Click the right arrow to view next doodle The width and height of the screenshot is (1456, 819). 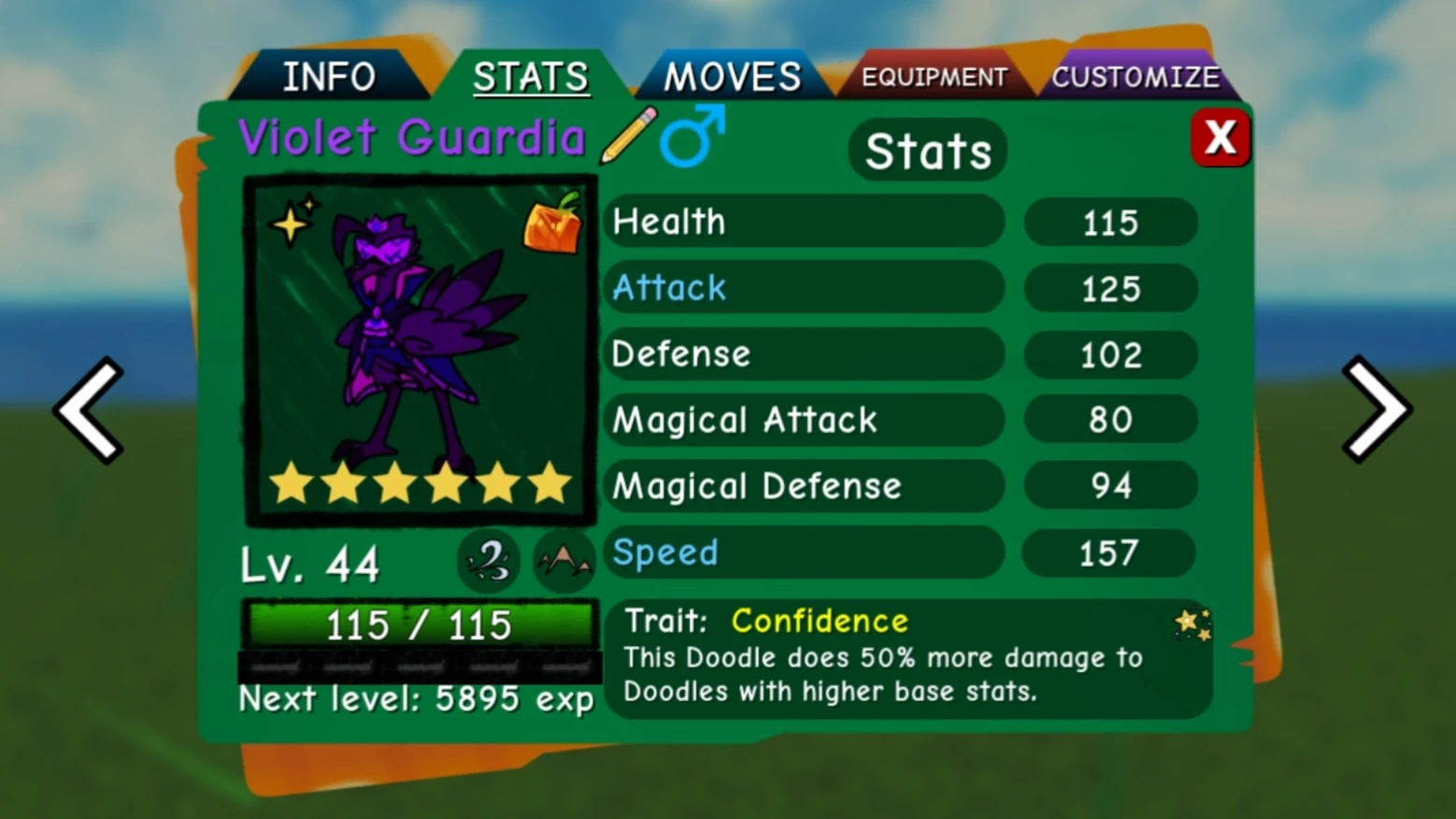(x=1376, y=409)
